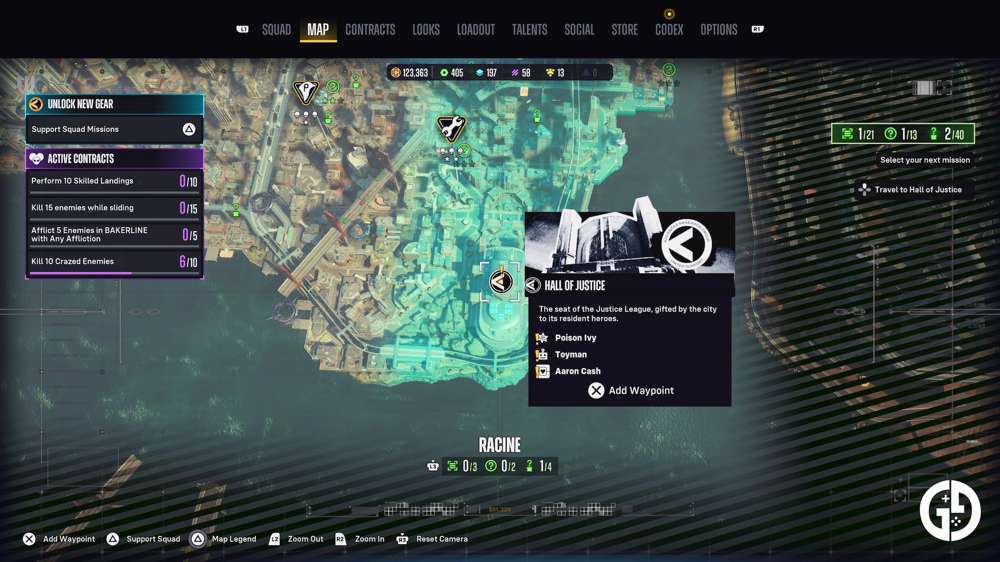Go to the Codex tab
The image size is (1000, 562).
(669, 30)
